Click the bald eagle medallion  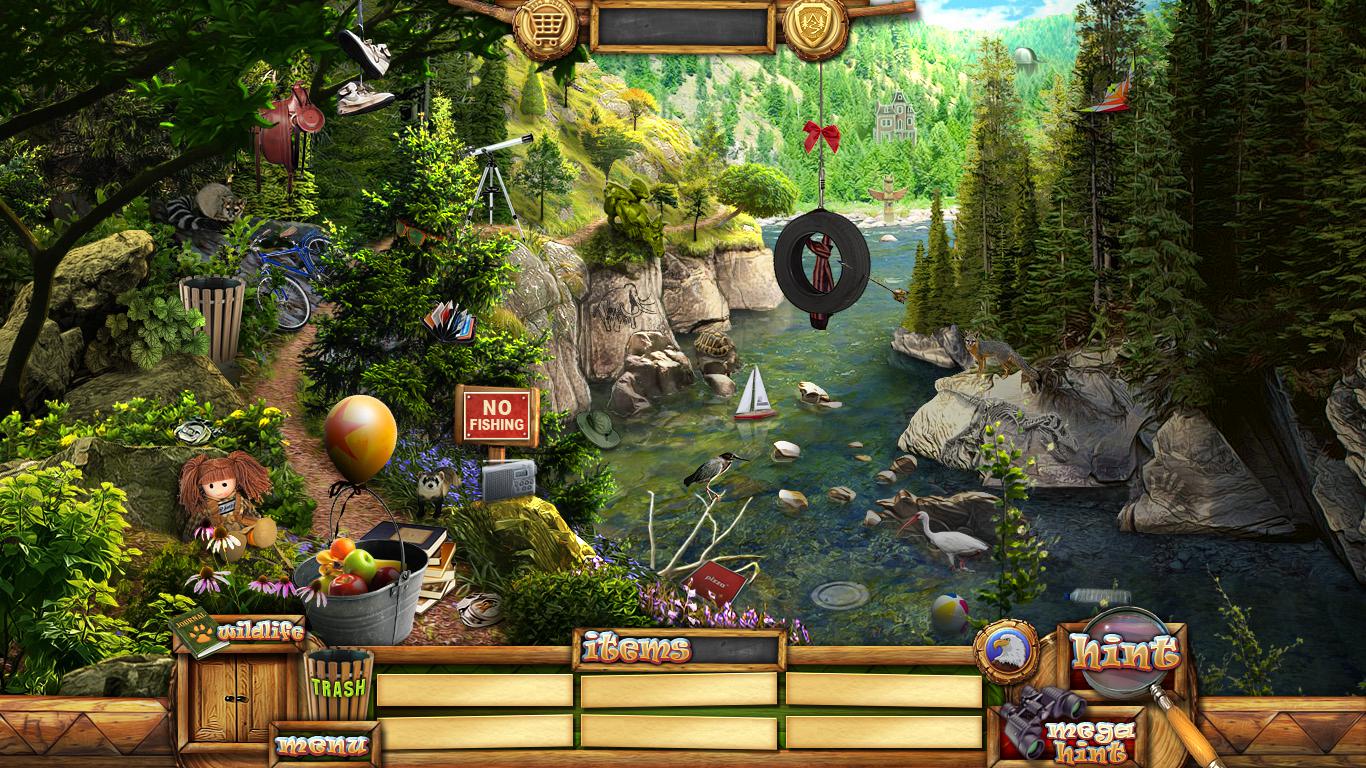(x=1006, y=652)
